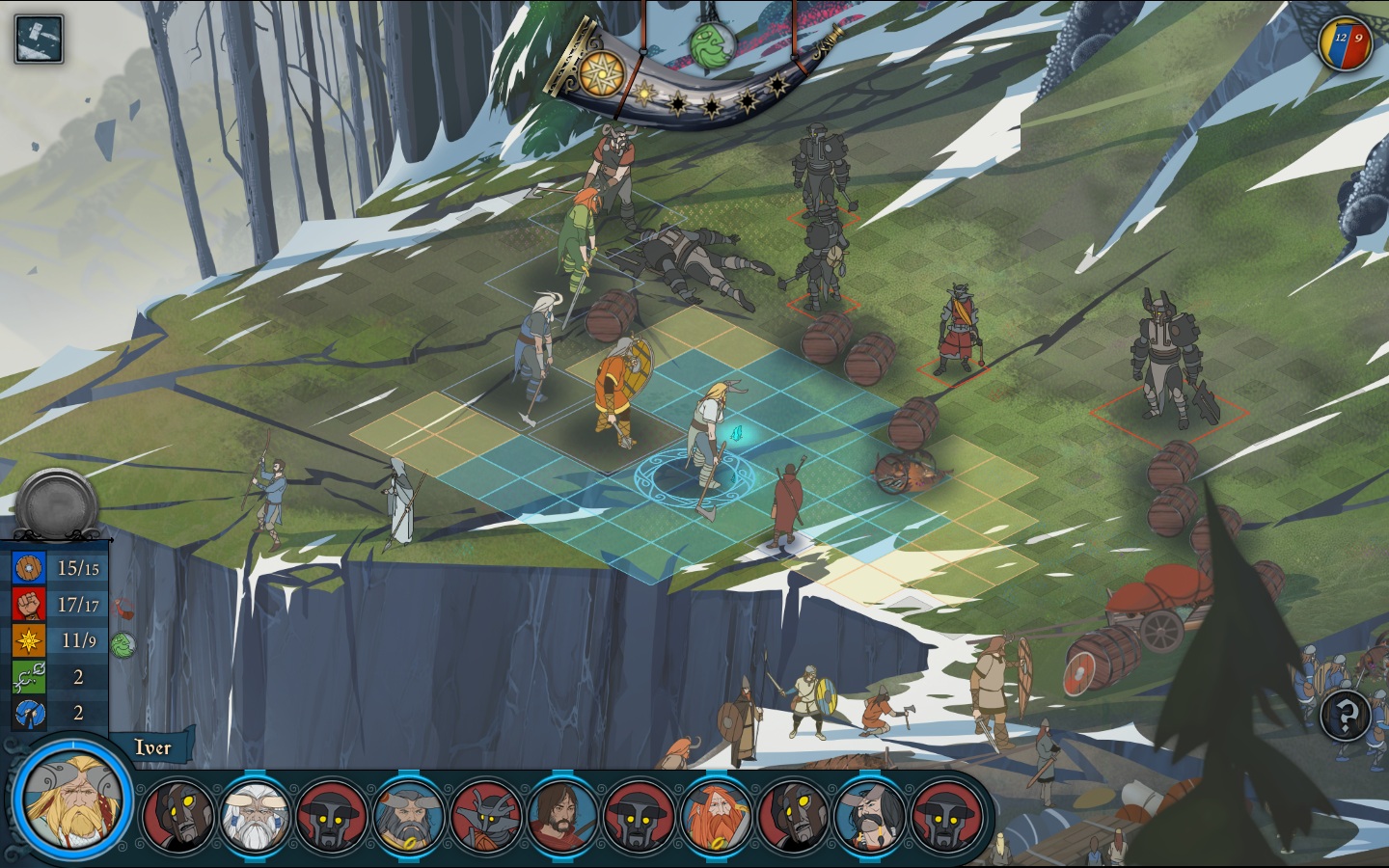Inspect the red arm icon beside strength

[123, 608]
